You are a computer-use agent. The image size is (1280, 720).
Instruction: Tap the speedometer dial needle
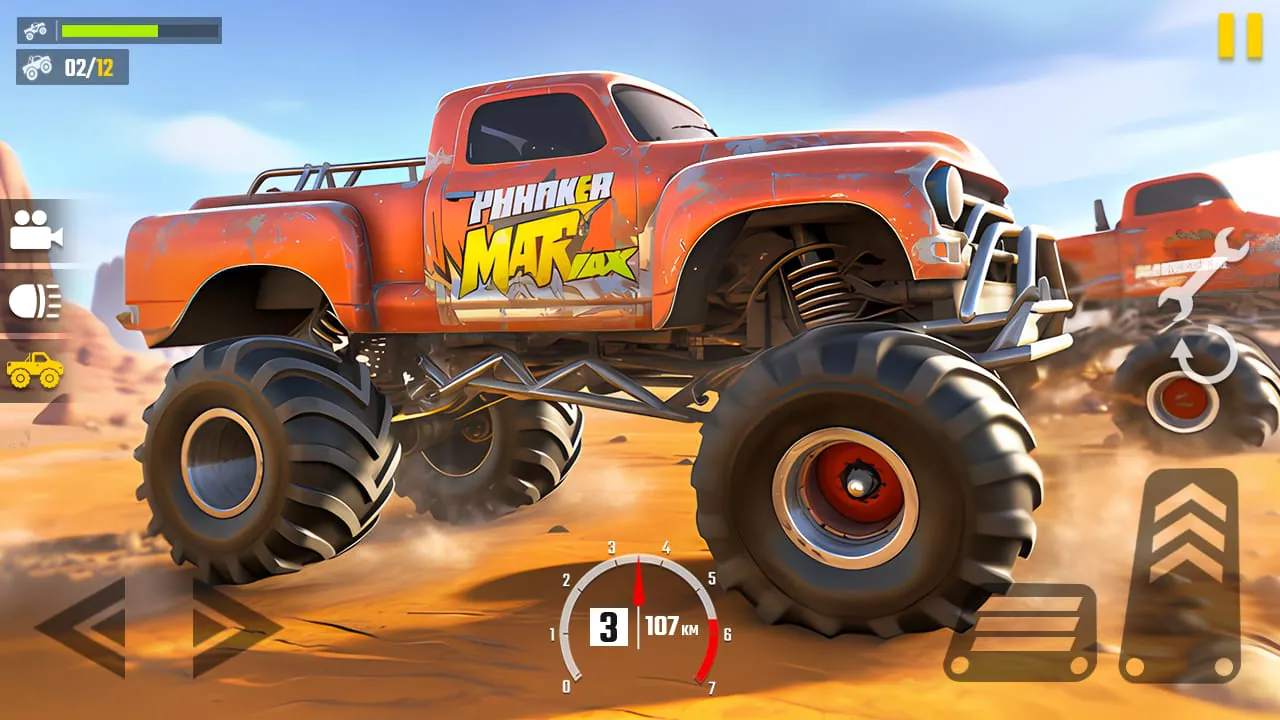[640, 580]
